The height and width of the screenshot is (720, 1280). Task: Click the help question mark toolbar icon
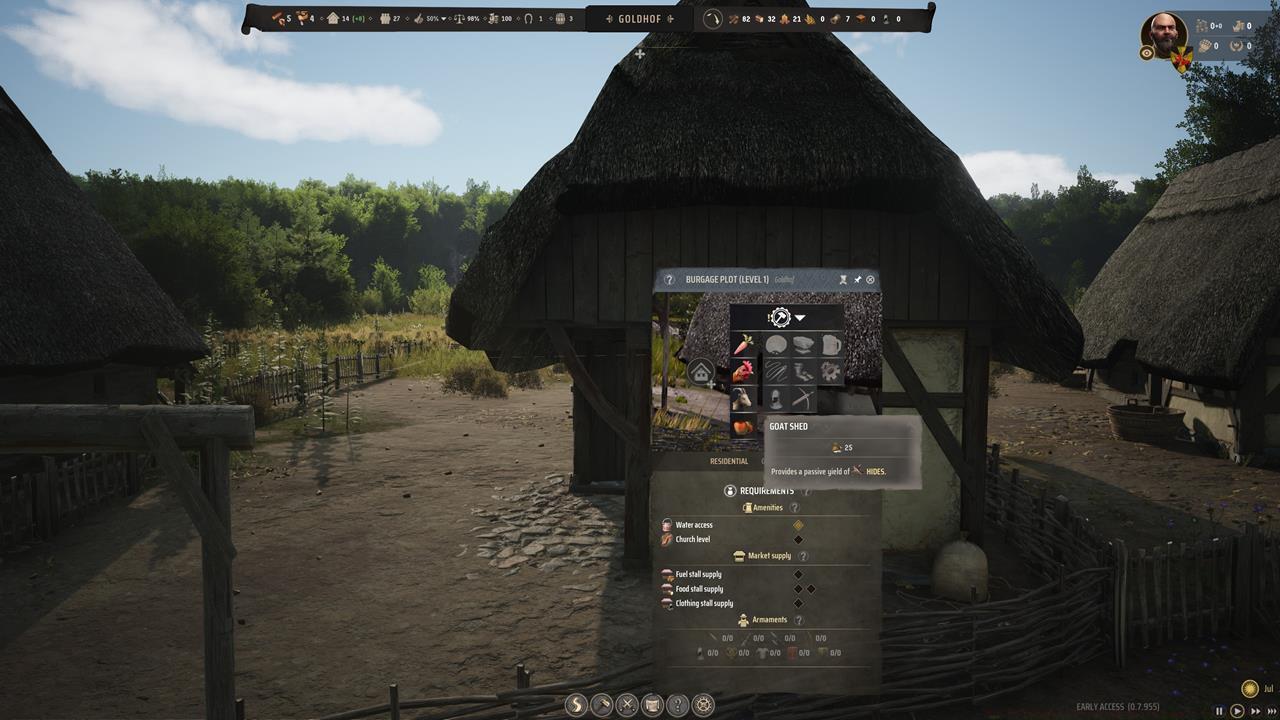678,705
